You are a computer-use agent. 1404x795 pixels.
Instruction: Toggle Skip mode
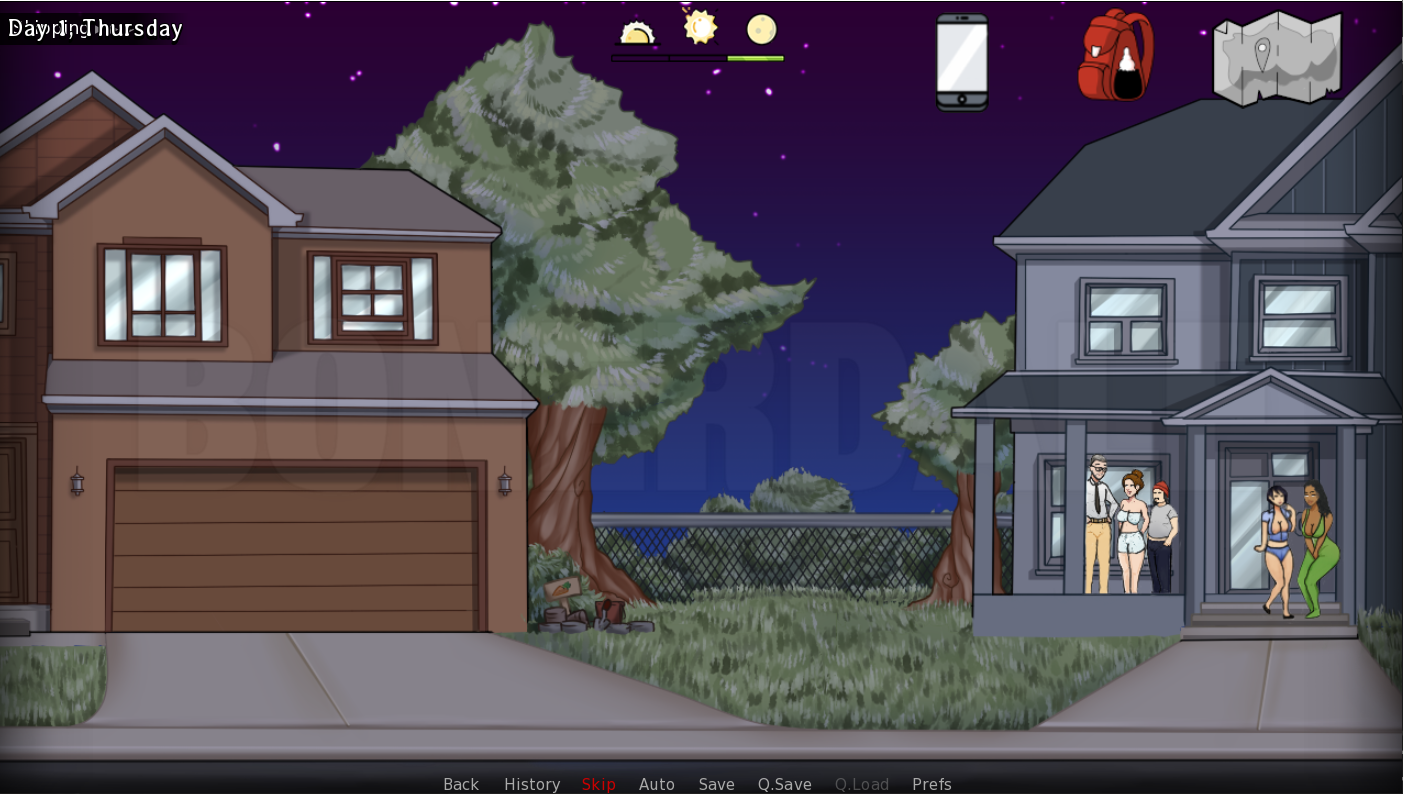[599, 784]
